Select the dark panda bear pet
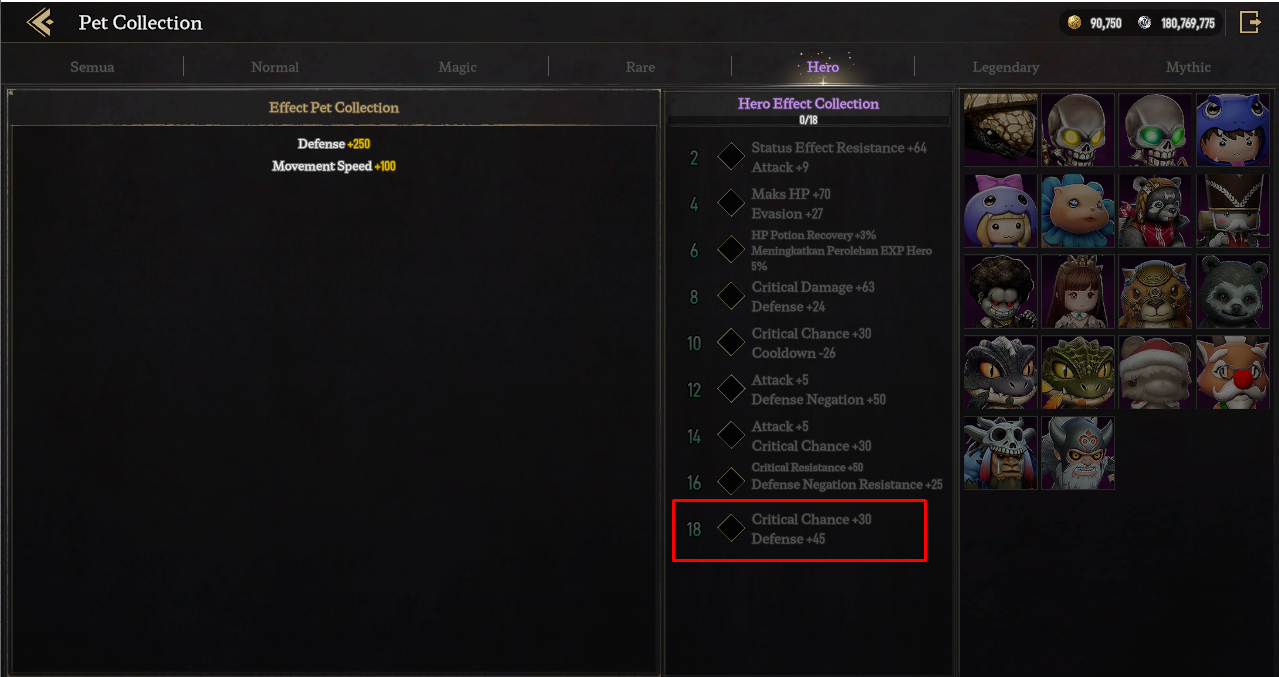 click(x=1233, y=292)
